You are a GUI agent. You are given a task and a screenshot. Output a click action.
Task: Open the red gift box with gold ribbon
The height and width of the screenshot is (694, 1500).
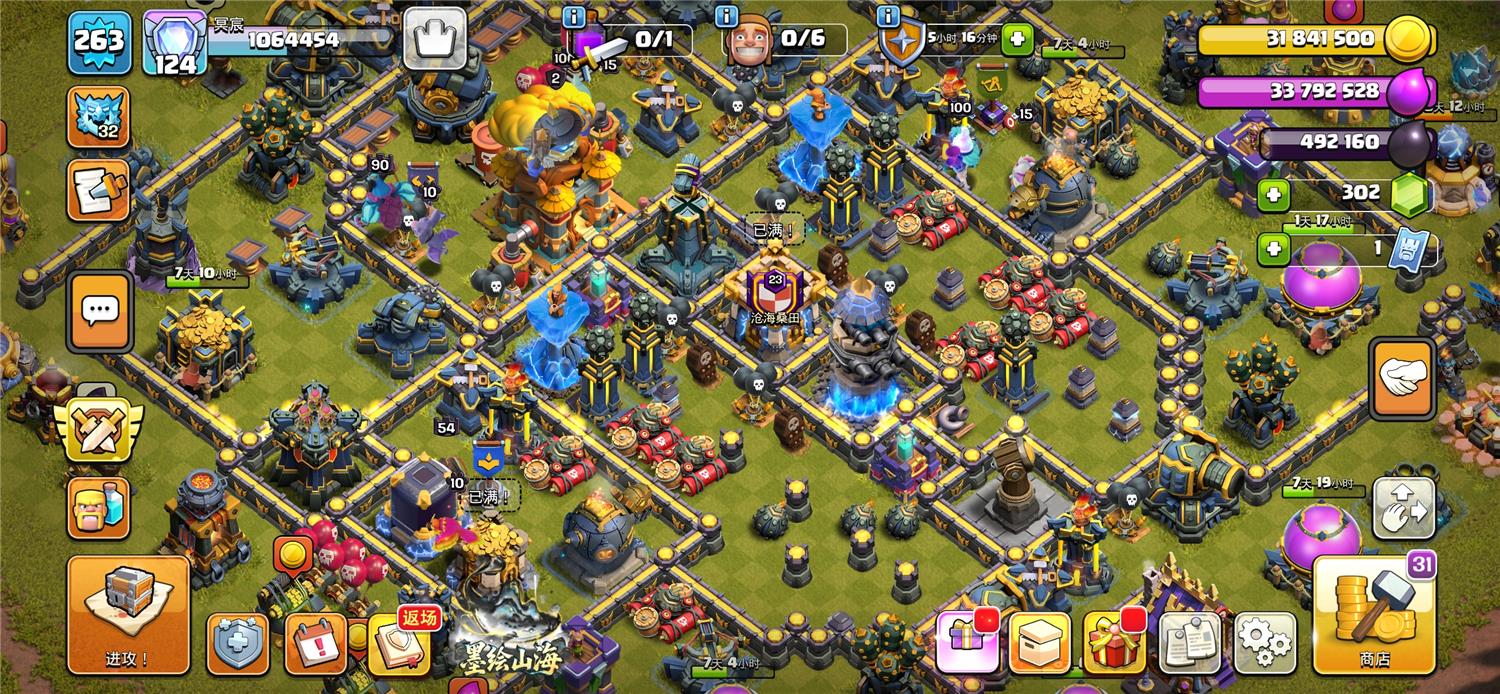pos(1114,642)
